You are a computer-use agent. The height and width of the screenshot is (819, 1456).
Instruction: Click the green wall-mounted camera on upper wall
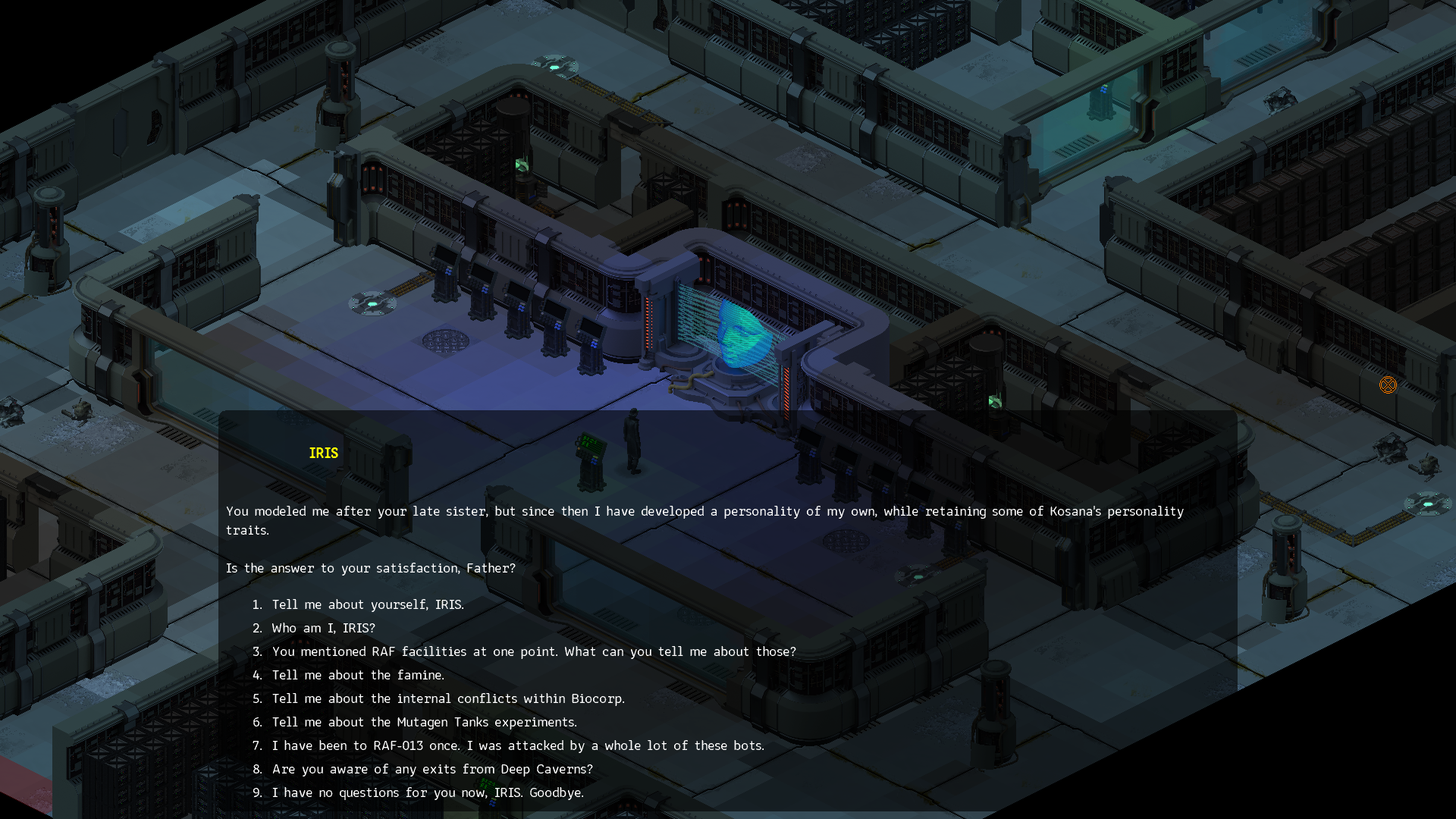[x=522, y=165]
